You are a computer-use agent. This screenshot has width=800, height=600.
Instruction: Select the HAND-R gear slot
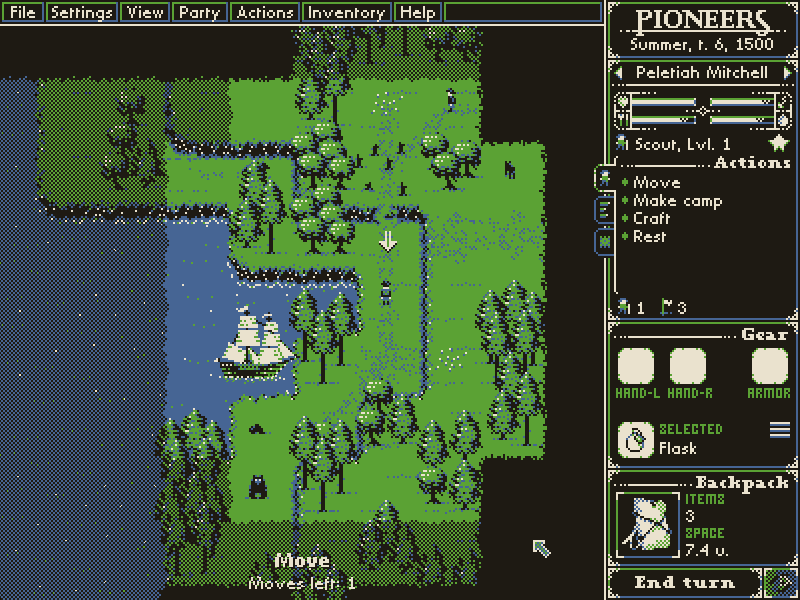[x=688, y=367]
